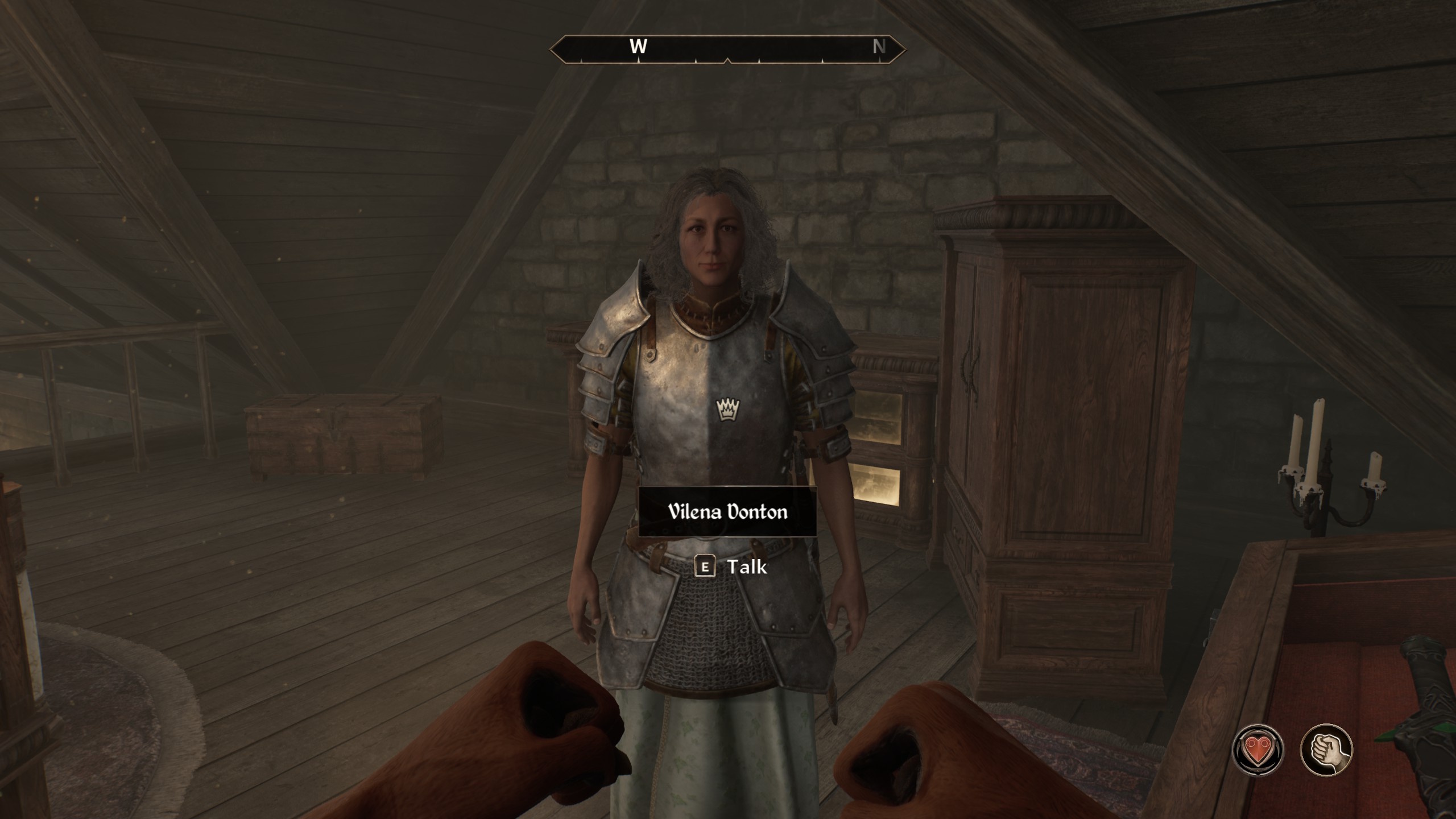Select the heart spell icon

pyautogui.click(x=1258, y=750)
